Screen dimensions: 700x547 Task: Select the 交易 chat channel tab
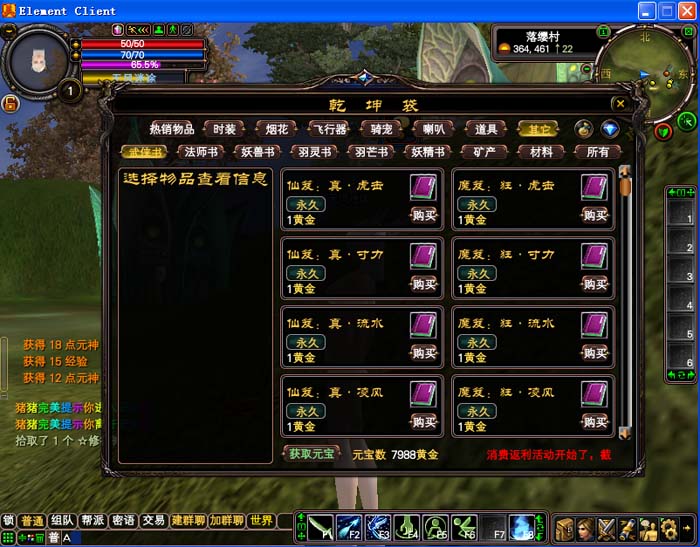pyautogui.click(x=153, y=521)
